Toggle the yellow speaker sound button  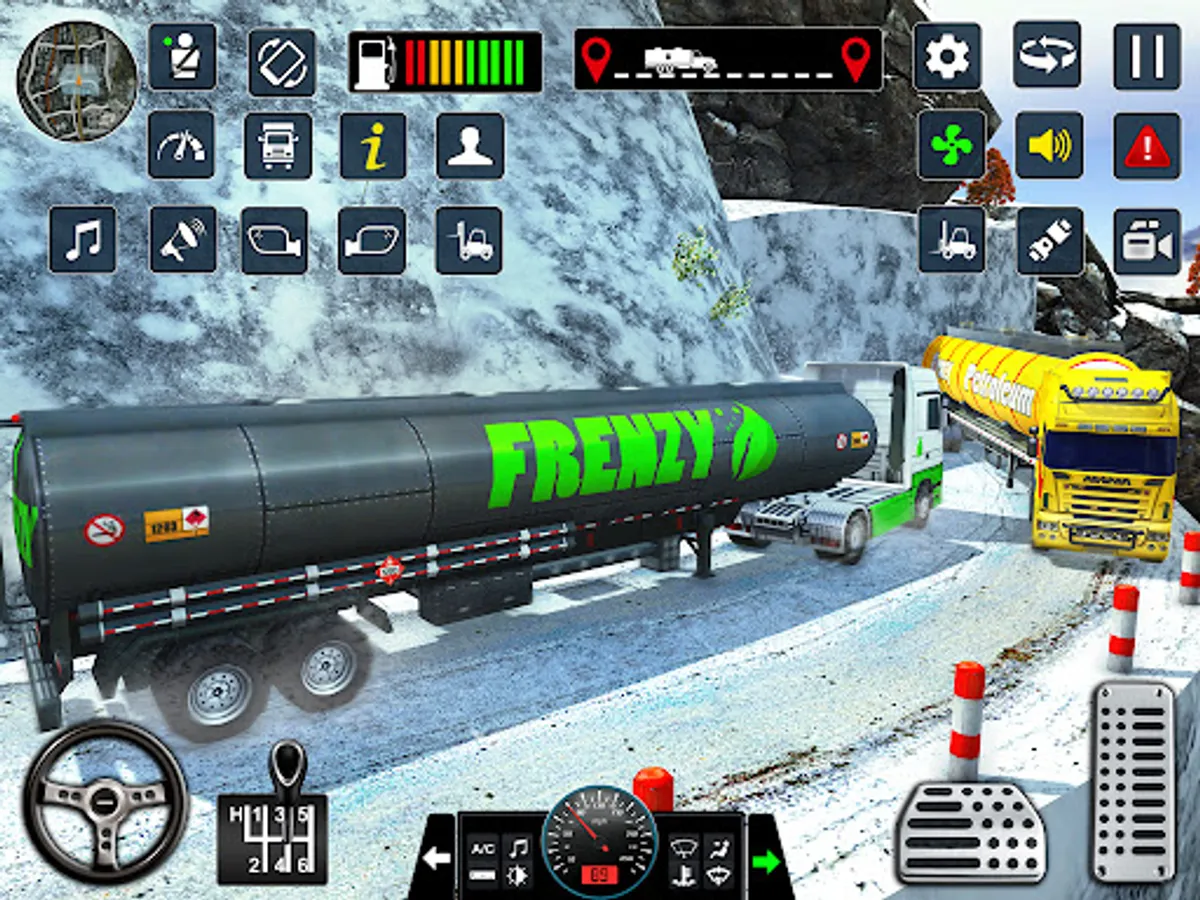(x=1048, y=146)
